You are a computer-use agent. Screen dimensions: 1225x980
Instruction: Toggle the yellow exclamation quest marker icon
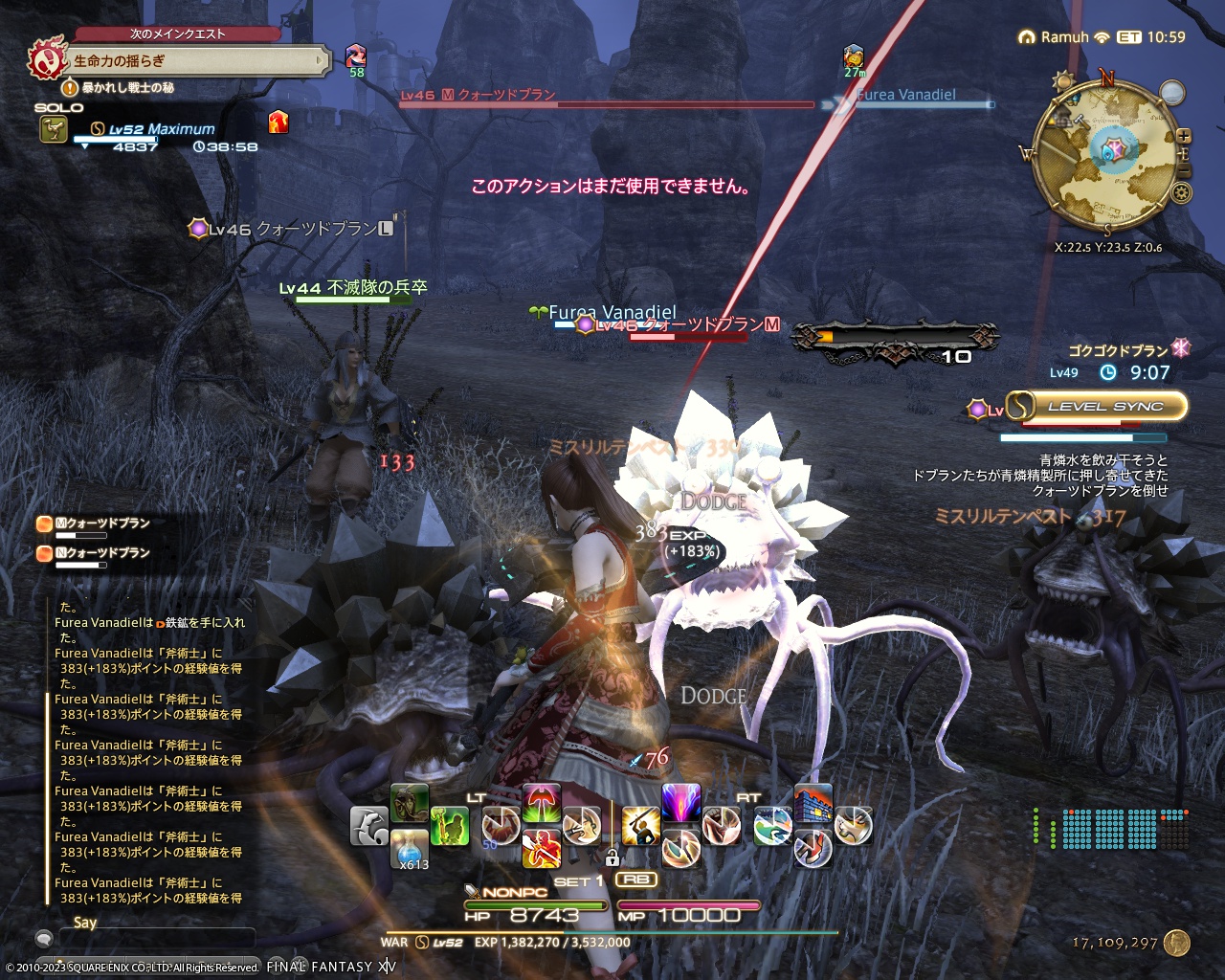(70, 87)
